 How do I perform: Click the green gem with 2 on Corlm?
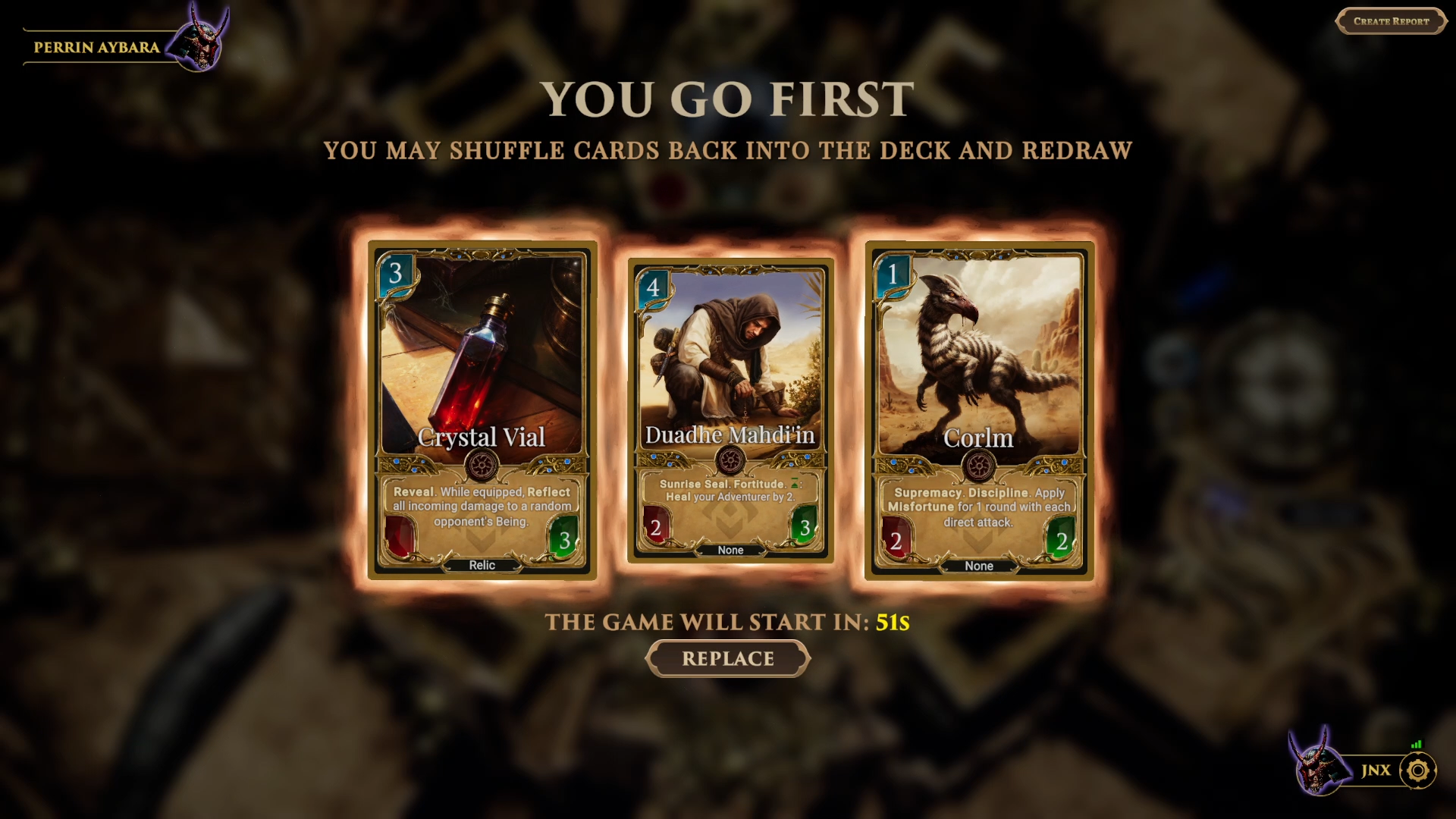pos(1064,540)
